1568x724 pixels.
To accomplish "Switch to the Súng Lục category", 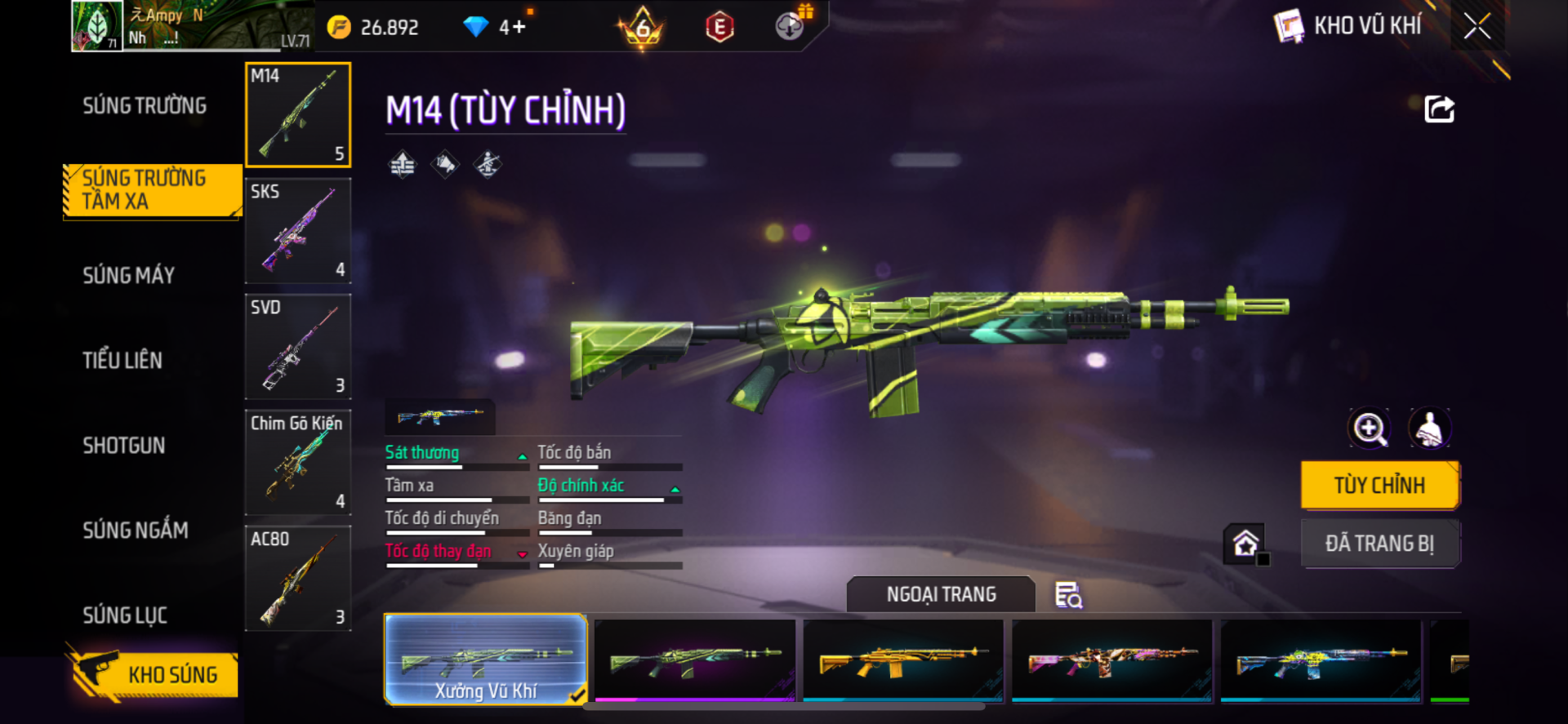I will (125, 615).
